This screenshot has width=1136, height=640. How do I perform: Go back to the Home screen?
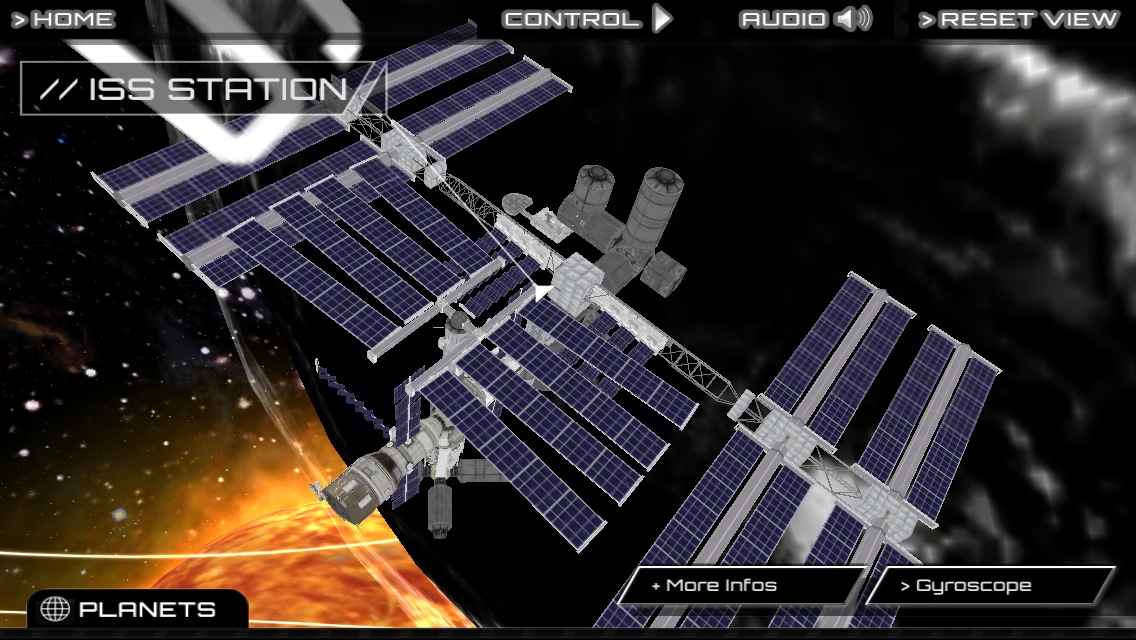(63, 19)
